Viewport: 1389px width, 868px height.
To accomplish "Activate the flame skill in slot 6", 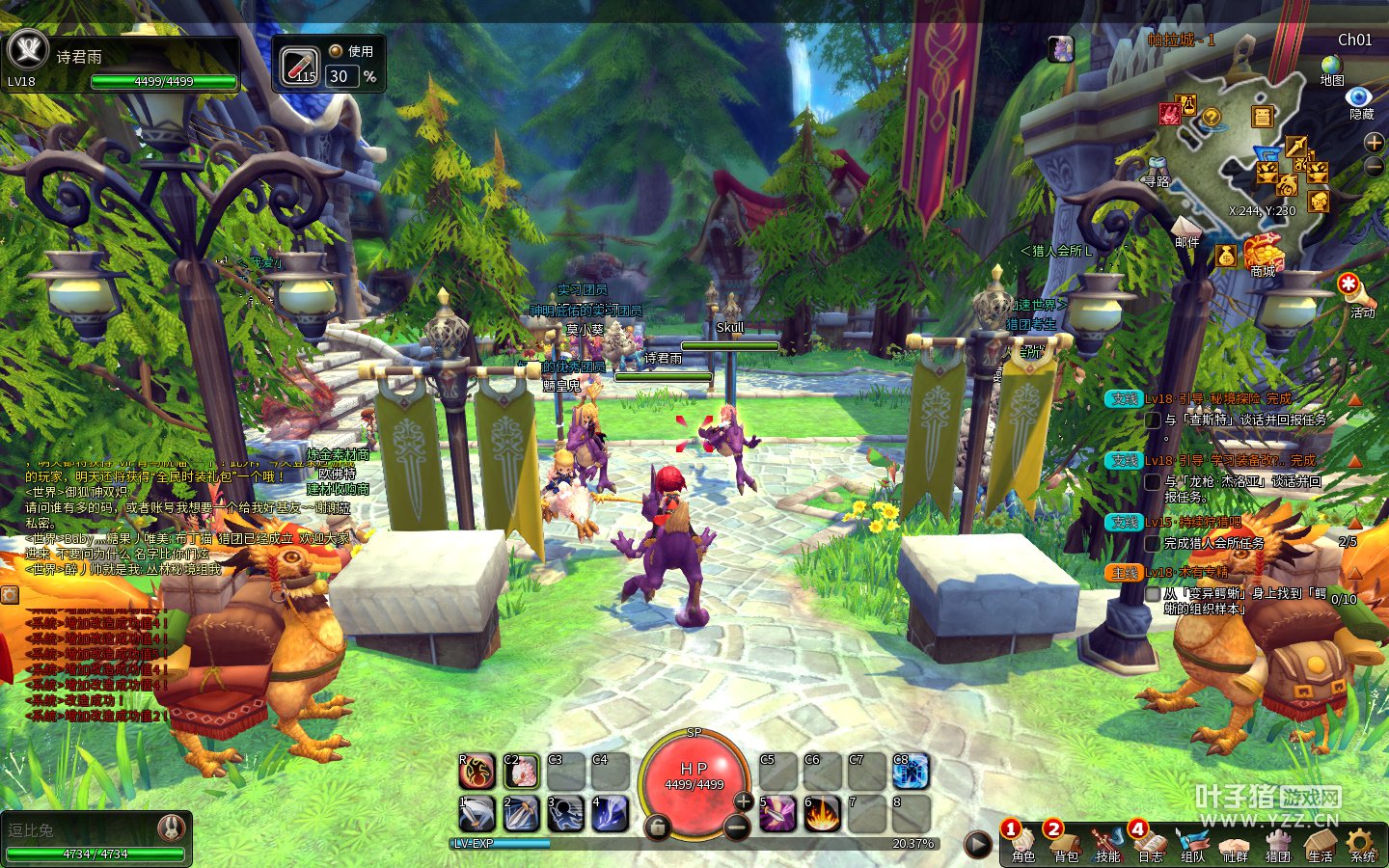I will pos(822,814).
